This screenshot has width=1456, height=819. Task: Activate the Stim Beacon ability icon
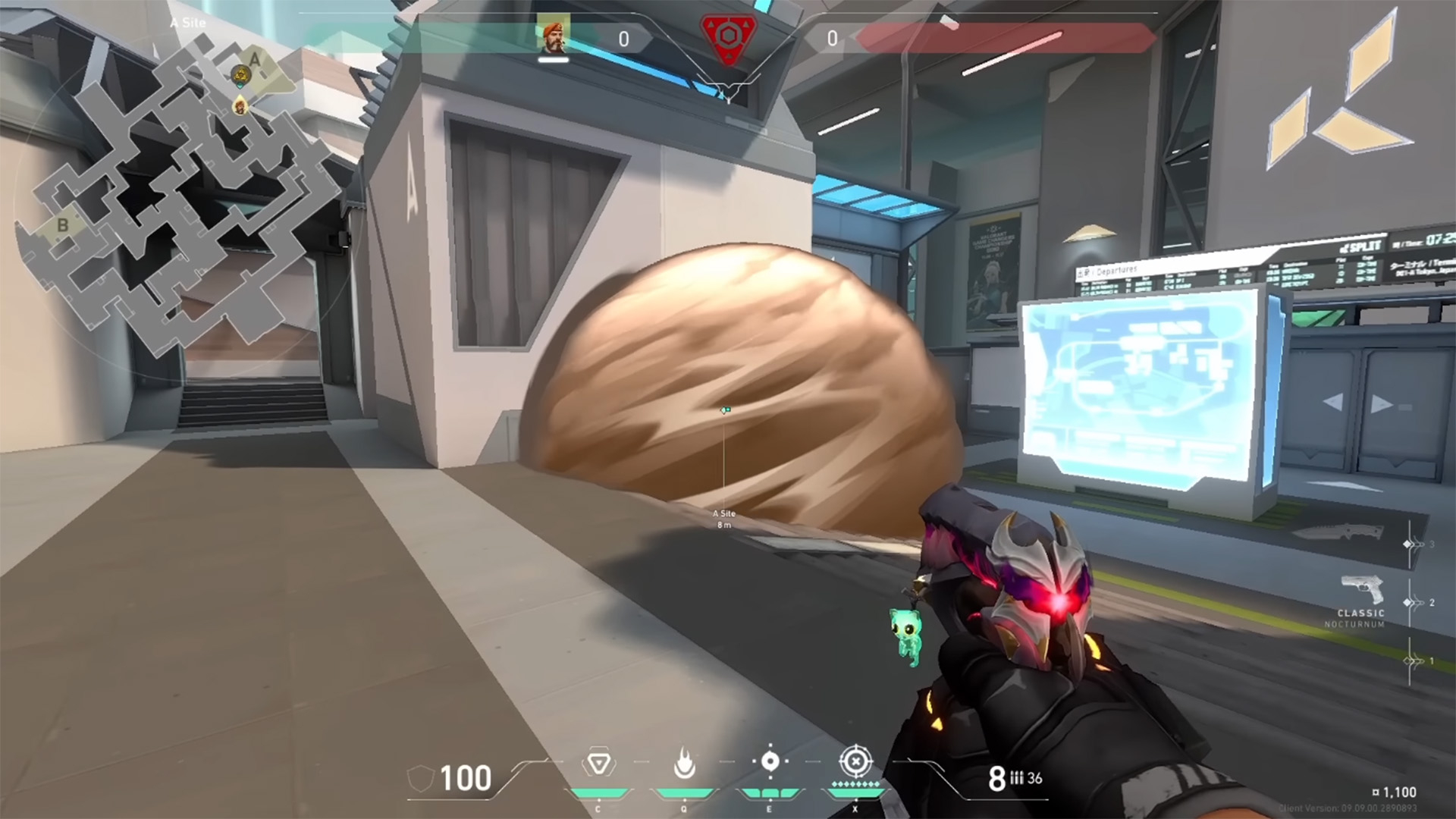[598, 763]
